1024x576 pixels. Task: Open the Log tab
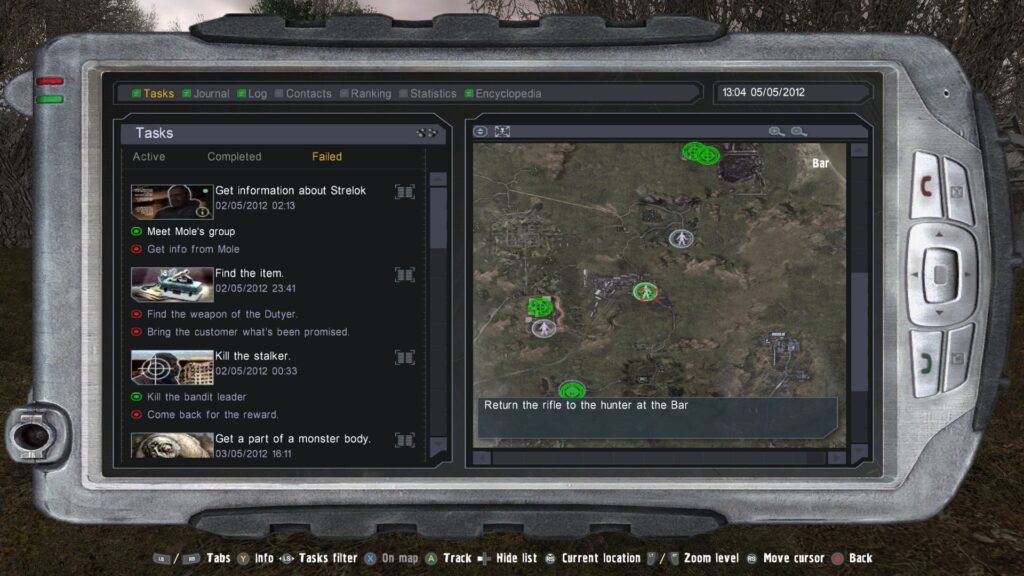[257, 94]
